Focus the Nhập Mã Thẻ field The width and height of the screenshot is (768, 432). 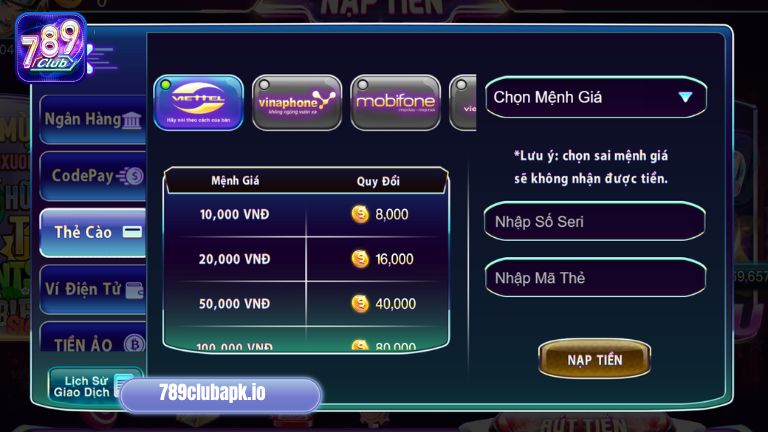pos(595,277)
